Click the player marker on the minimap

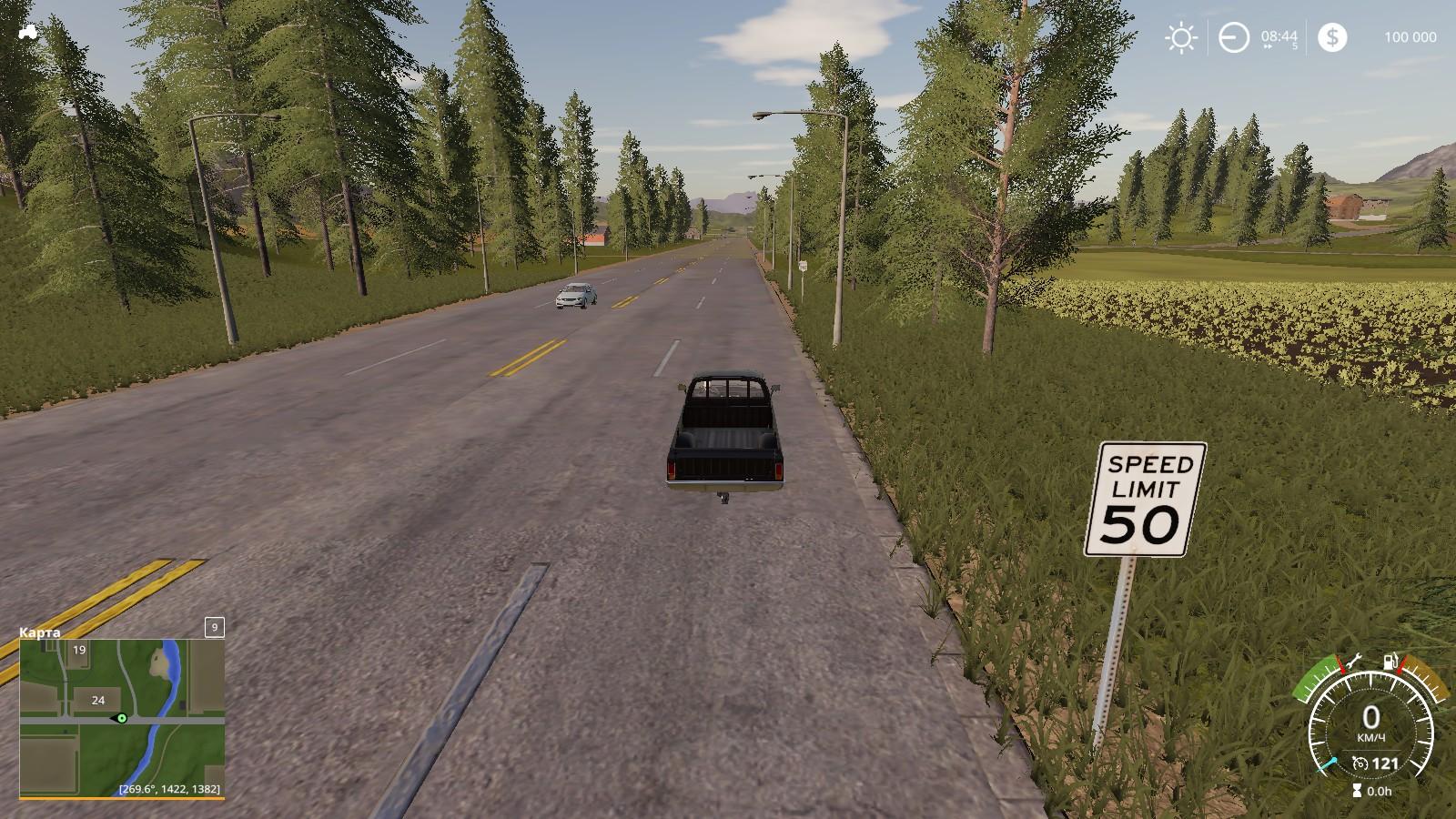(x=121, y=718)
